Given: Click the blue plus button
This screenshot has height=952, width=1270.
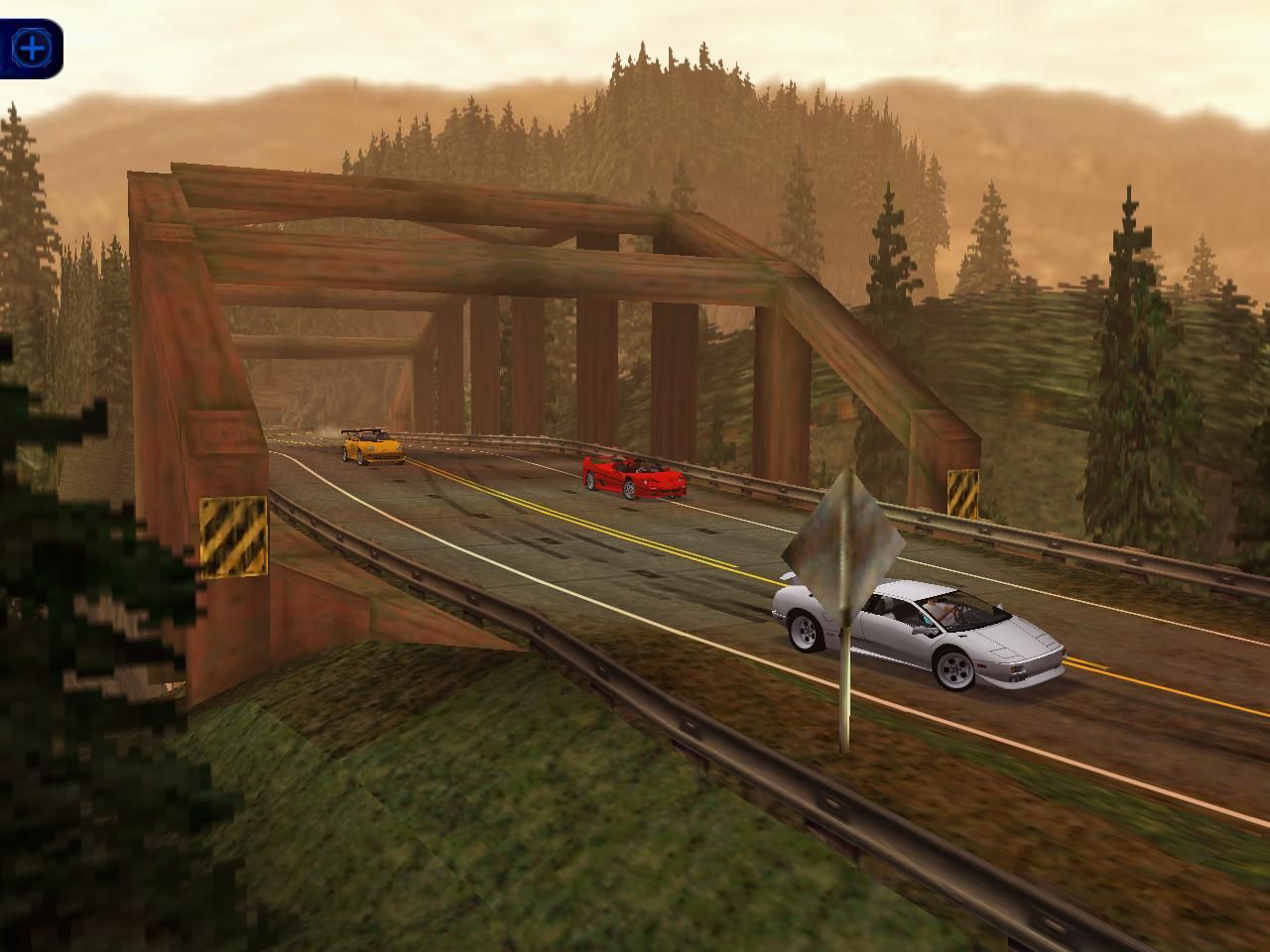Looking at the screenshot, I should point(33,47).
